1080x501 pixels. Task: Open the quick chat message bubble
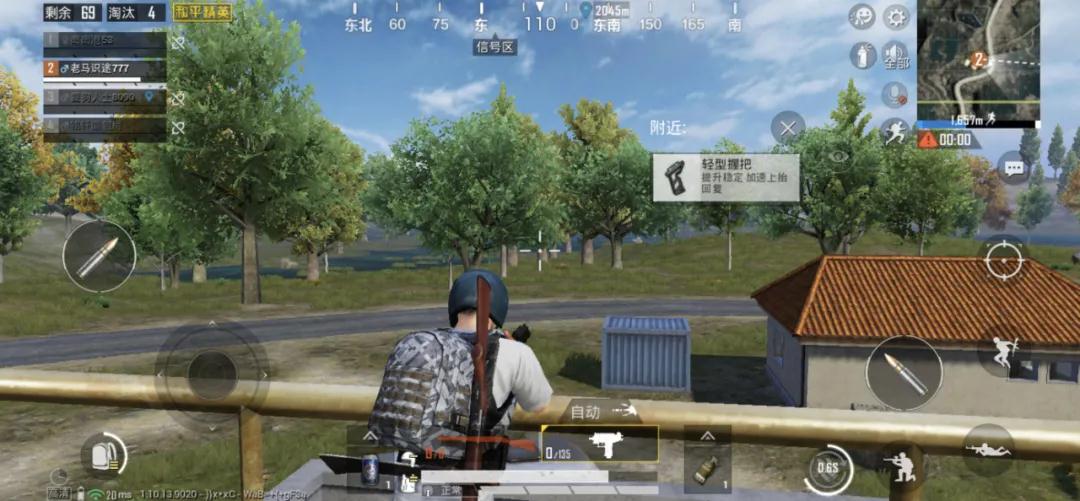tap(1014, 169)
